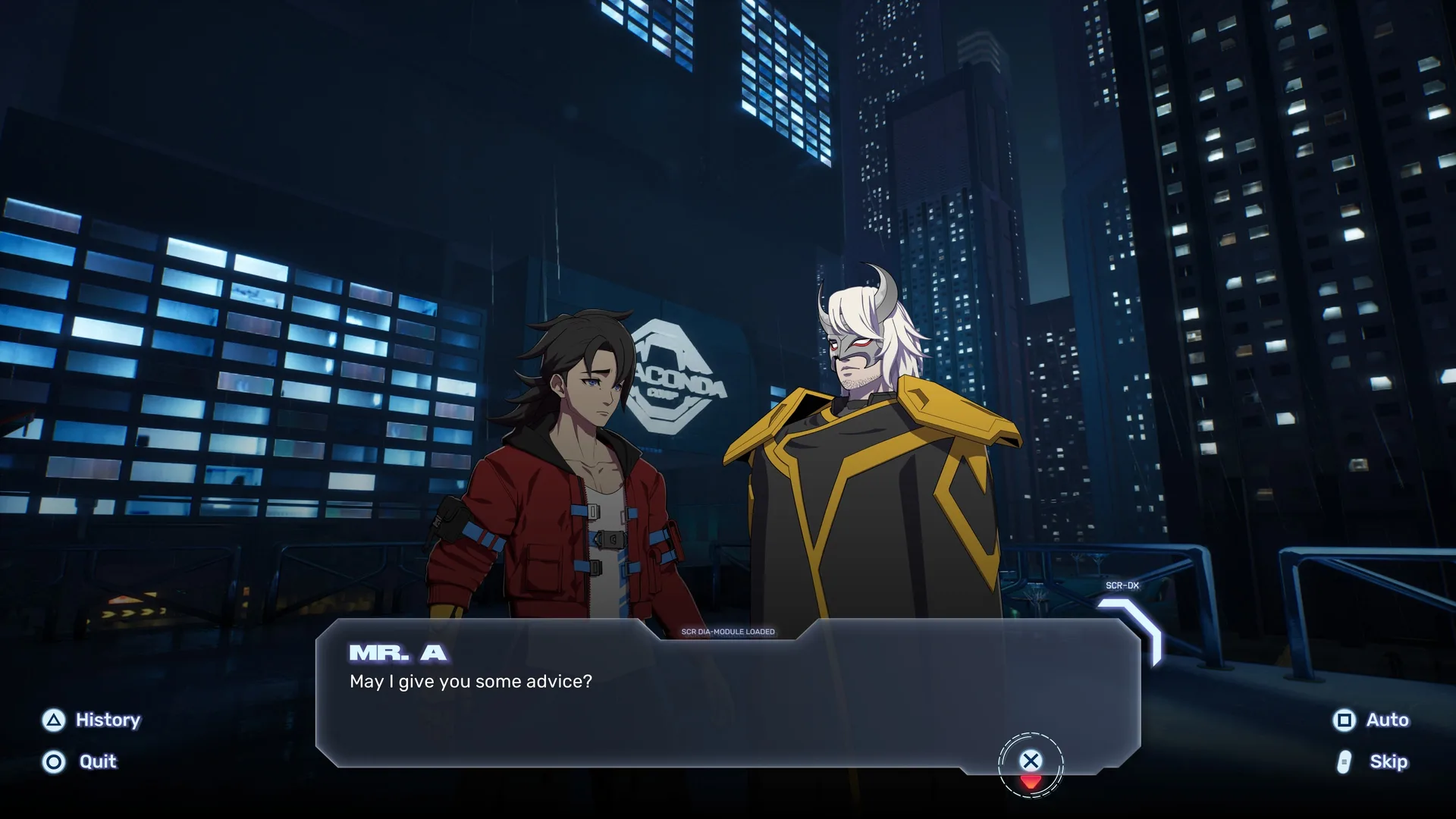Skip the current dialogue
The width and height of the screenshot is (1456, 819).
click(x=1373, y=761)
